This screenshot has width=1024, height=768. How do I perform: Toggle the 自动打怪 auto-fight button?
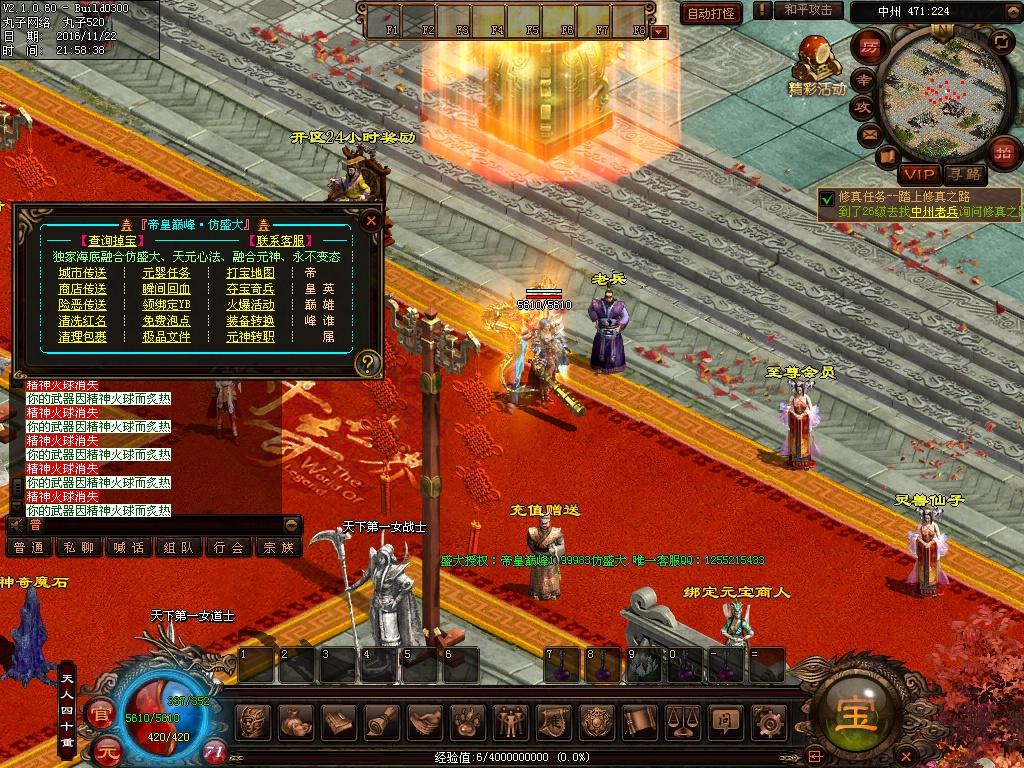(711, 13)
